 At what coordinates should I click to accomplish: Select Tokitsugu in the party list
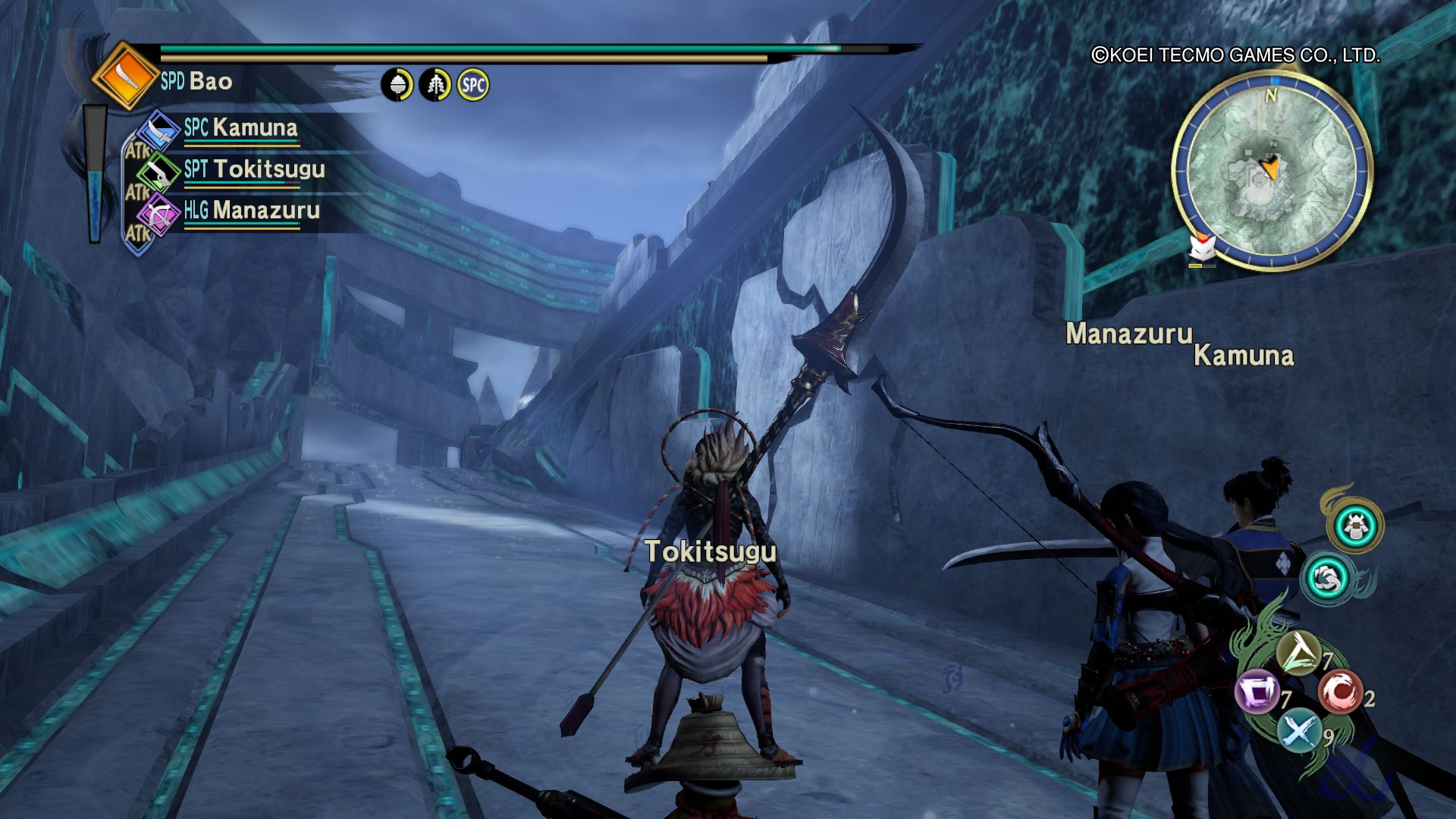tap(268, 169)
